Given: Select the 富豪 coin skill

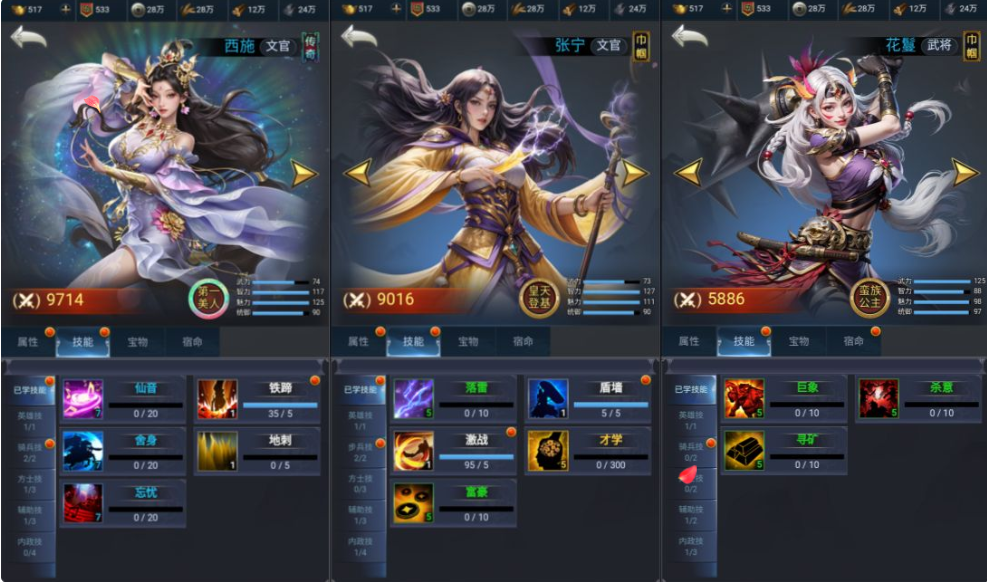Looking at the screenshot, I should coord(413,502).
